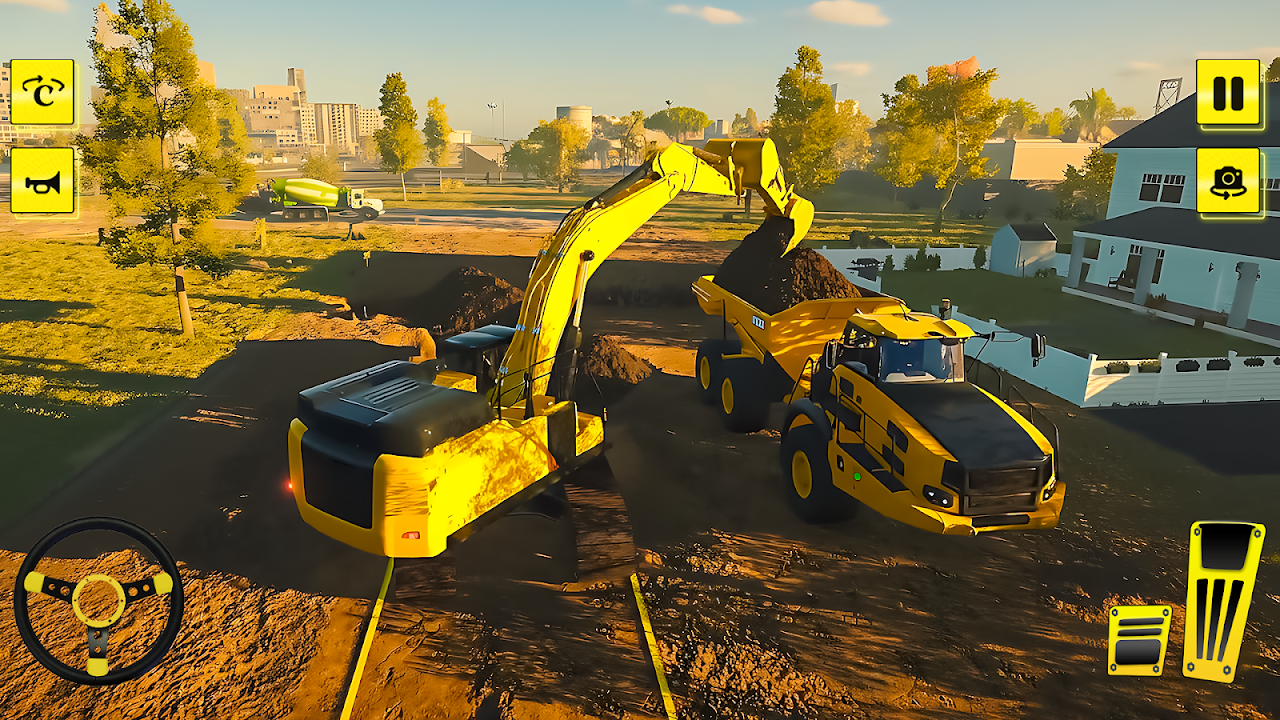Step on the gas pedal
Image resolution: width=1280 pixels, height=720 pixels.
click(x=1223, y=600)
